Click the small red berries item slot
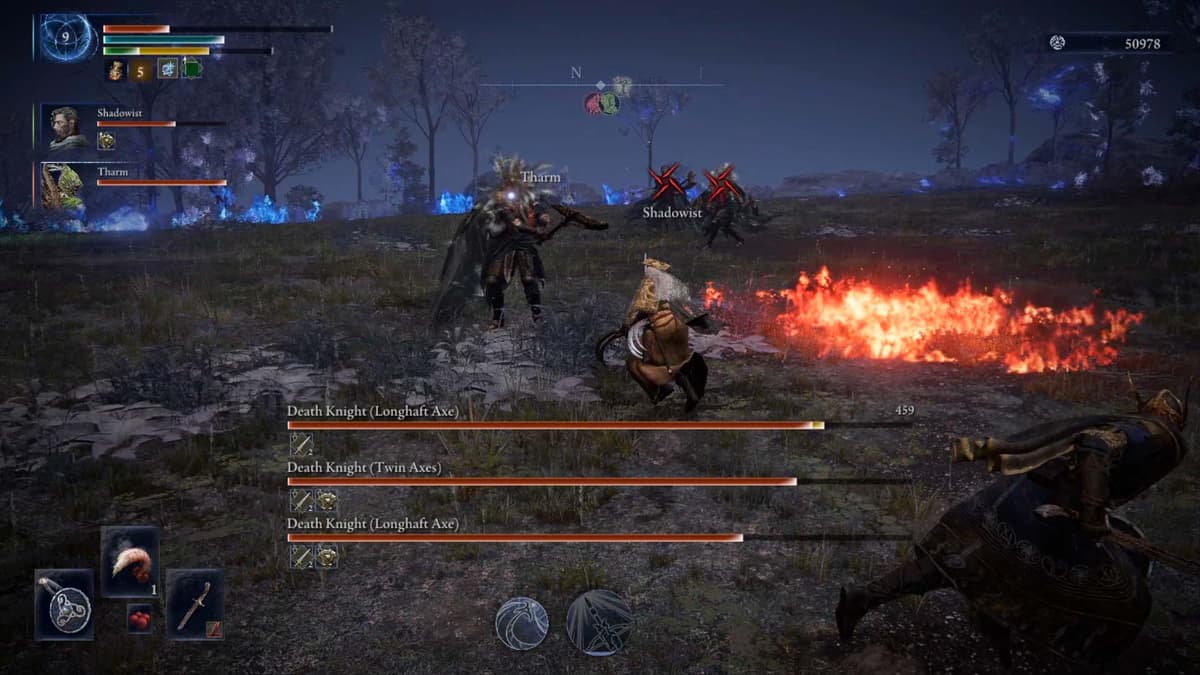 tap(140, 618)
